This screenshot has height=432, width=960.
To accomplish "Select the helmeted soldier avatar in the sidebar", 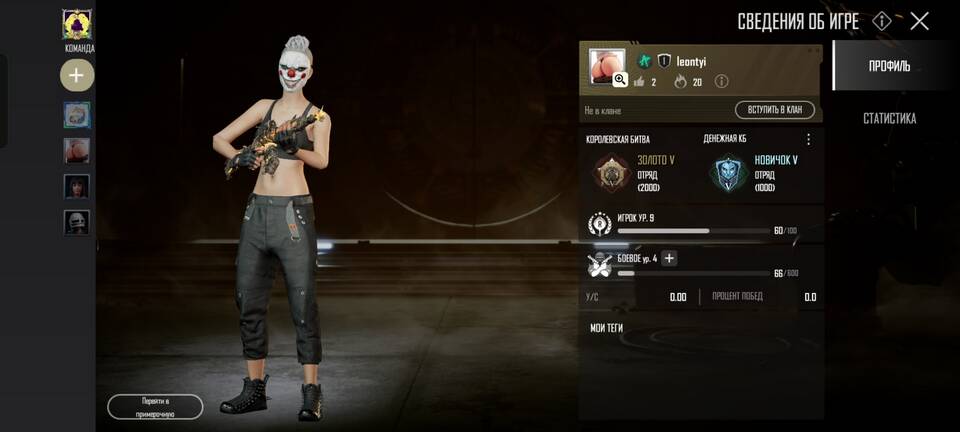I will [77, 222].
